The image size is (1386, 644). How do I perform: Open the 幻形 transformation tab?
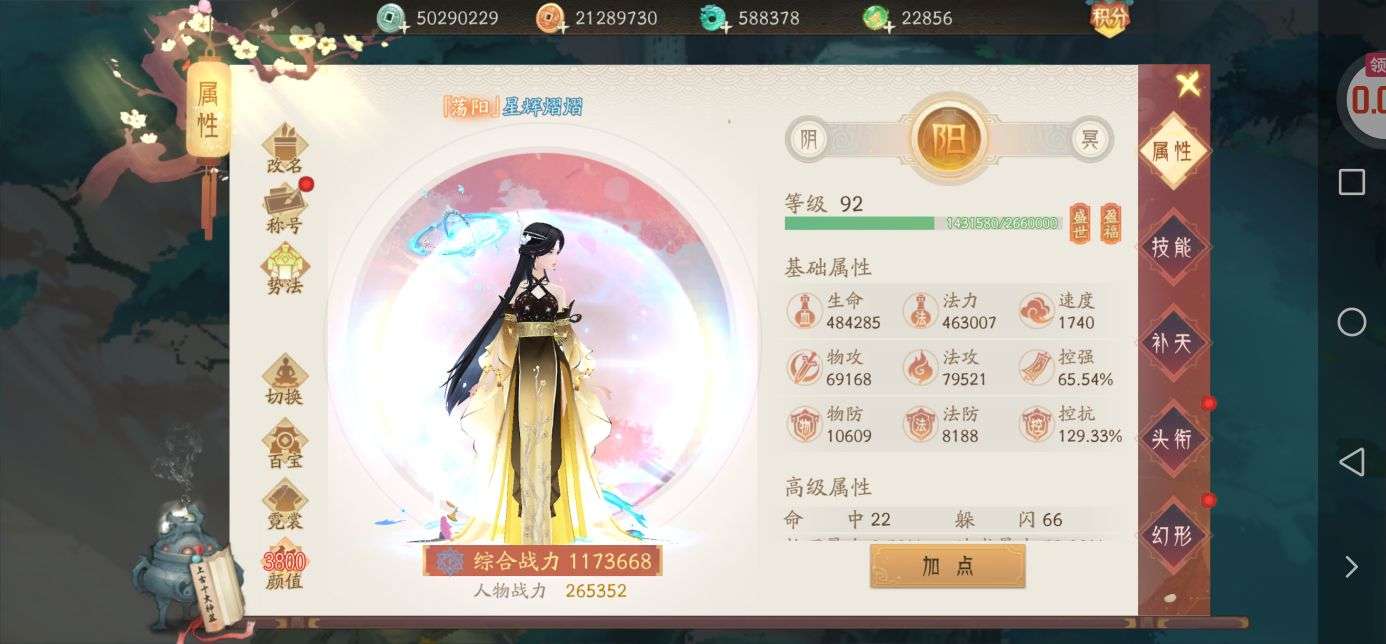tap(1172, 535)
